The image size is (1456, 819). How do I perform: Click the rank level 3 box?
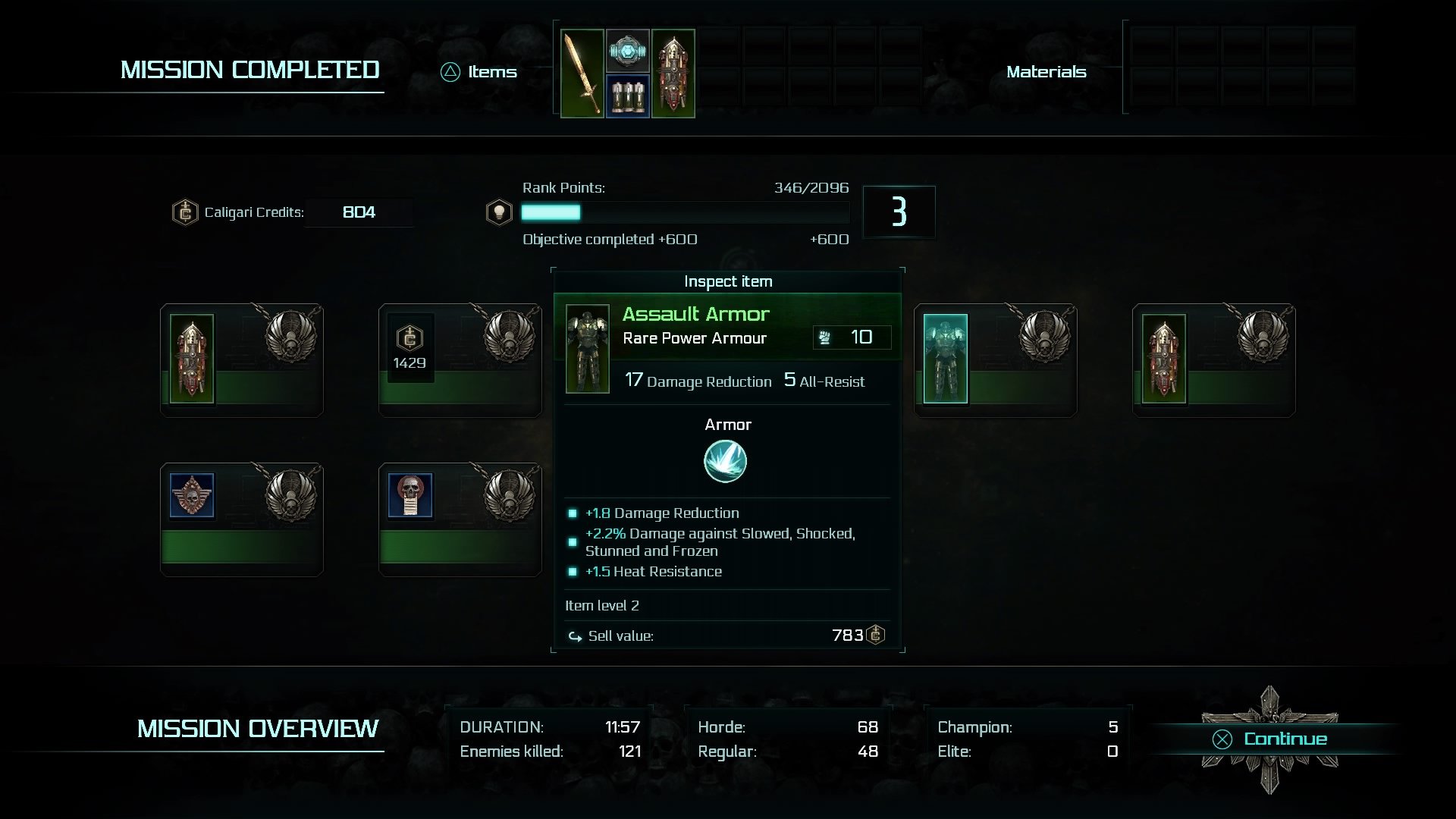pyautogui.click(x=899, y=212)
